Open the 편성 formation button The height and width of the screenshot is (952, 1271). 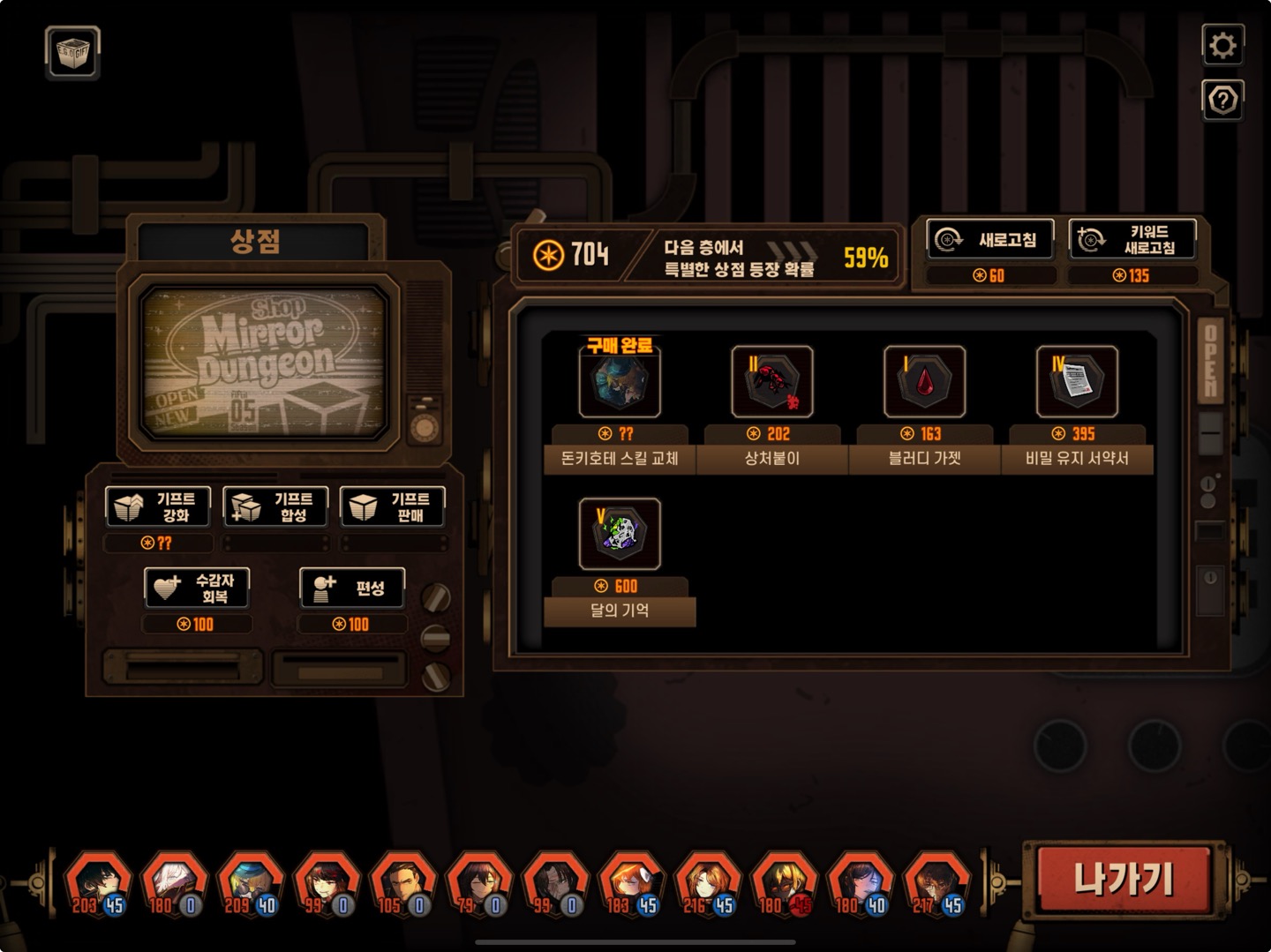(352, 588)
